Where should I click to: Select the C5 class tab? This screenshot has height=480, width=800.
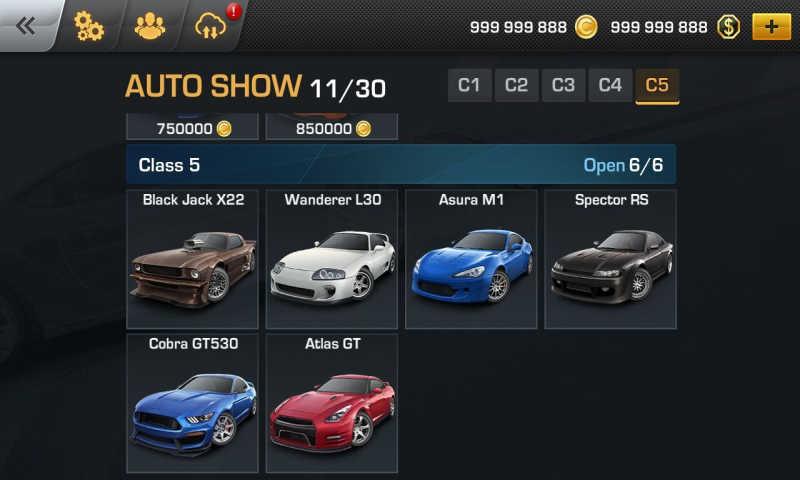pos(657,86)
